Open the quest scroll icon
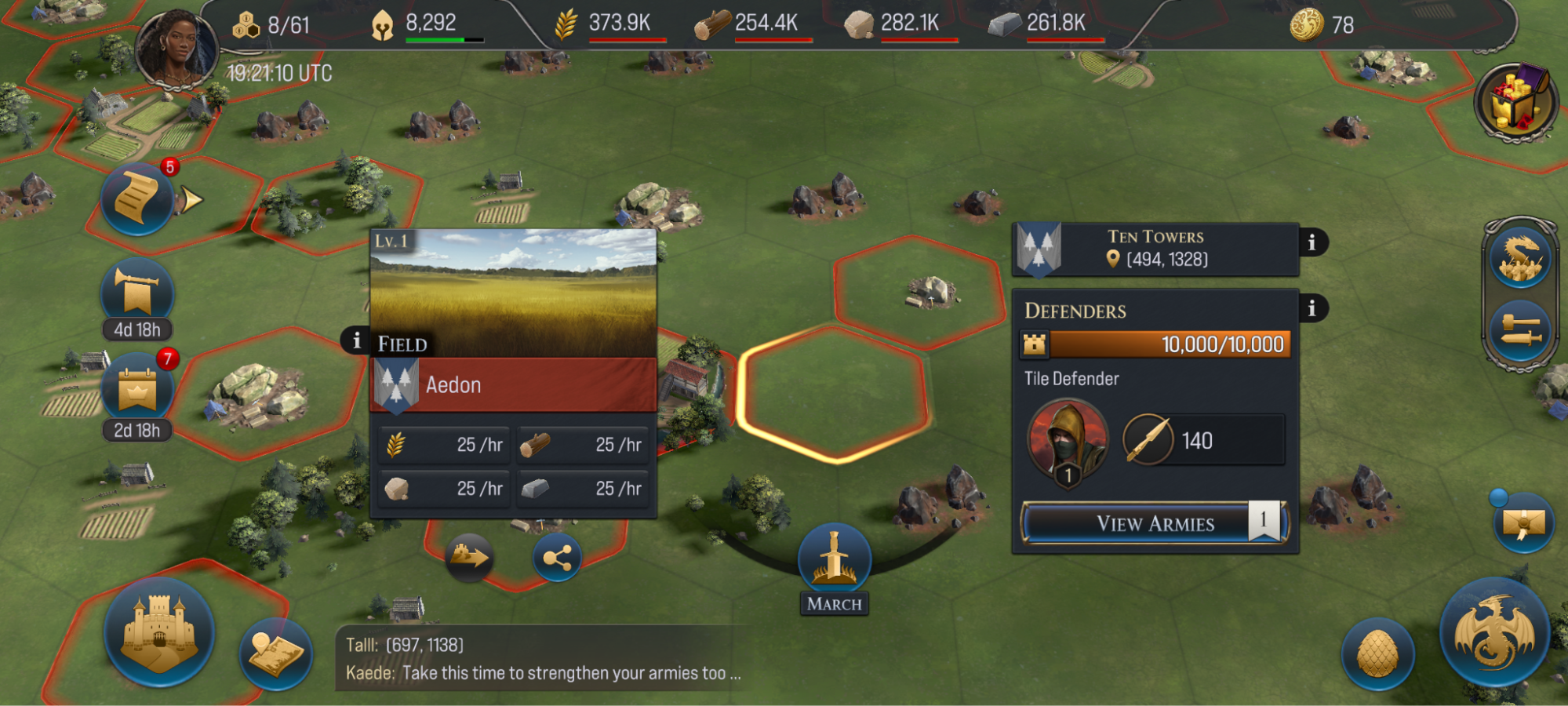Screen dimensions: 1568x706 point(137,199)
